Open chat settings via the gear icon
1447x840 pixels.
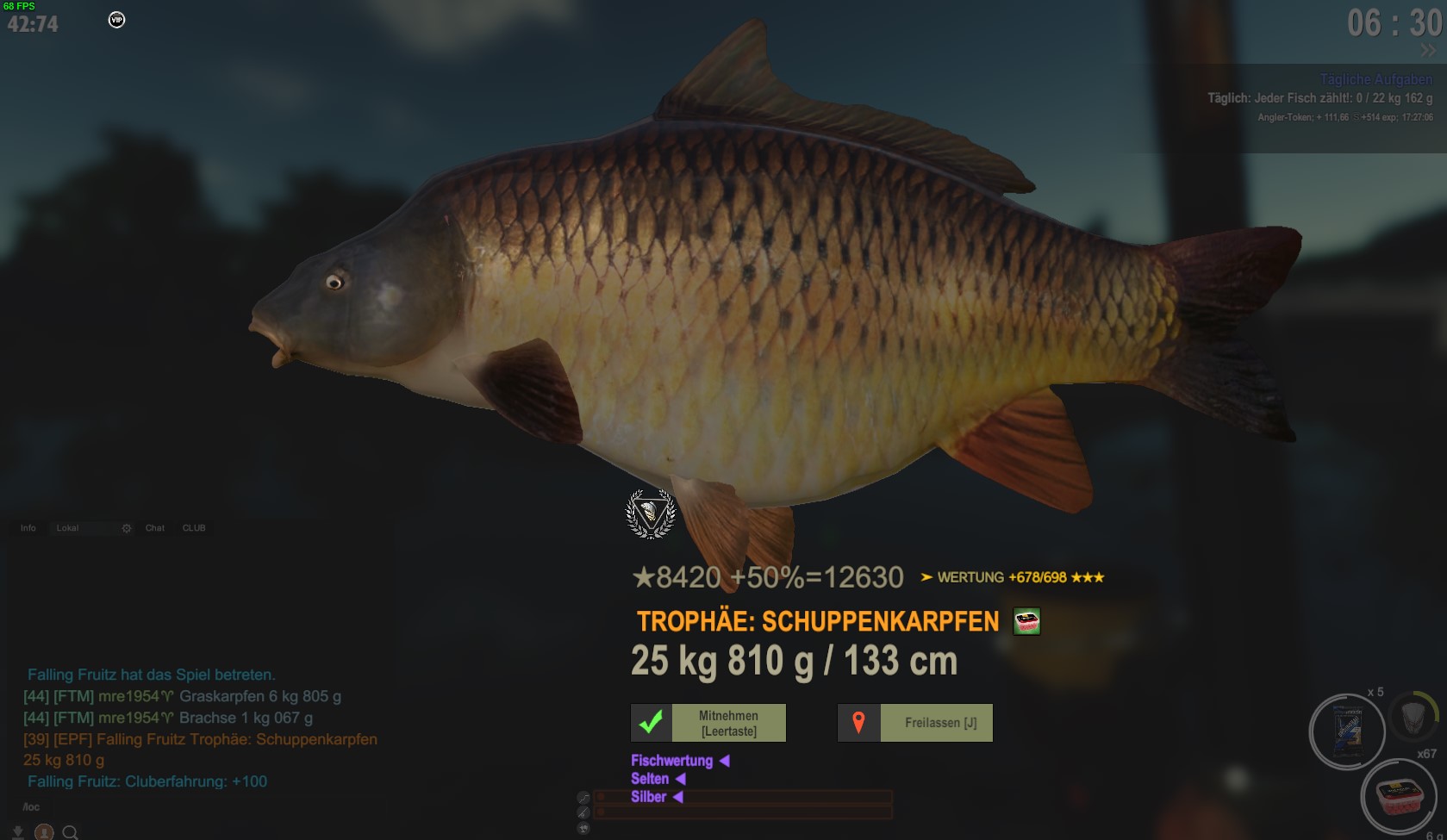coord(127,528)
